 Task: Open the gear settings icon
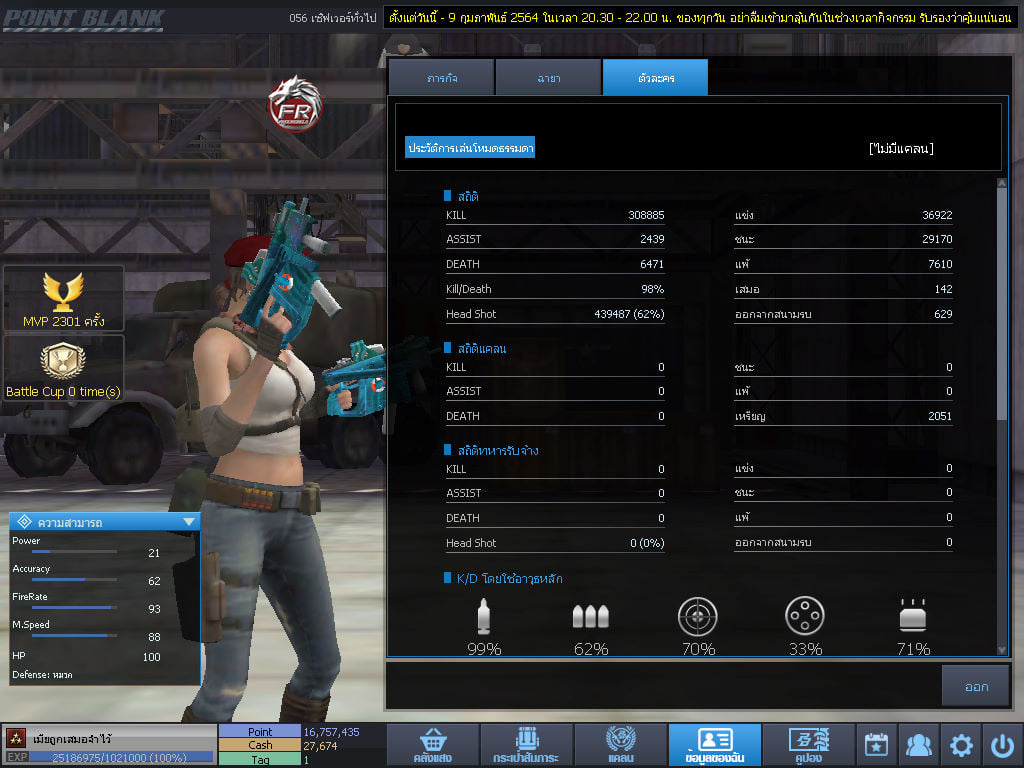(961, 745)
